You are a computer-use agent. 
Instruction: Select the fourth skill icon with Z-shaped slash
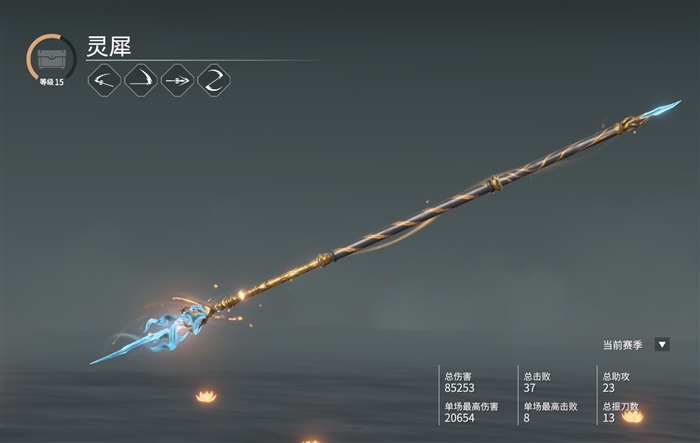click(214, 80)
